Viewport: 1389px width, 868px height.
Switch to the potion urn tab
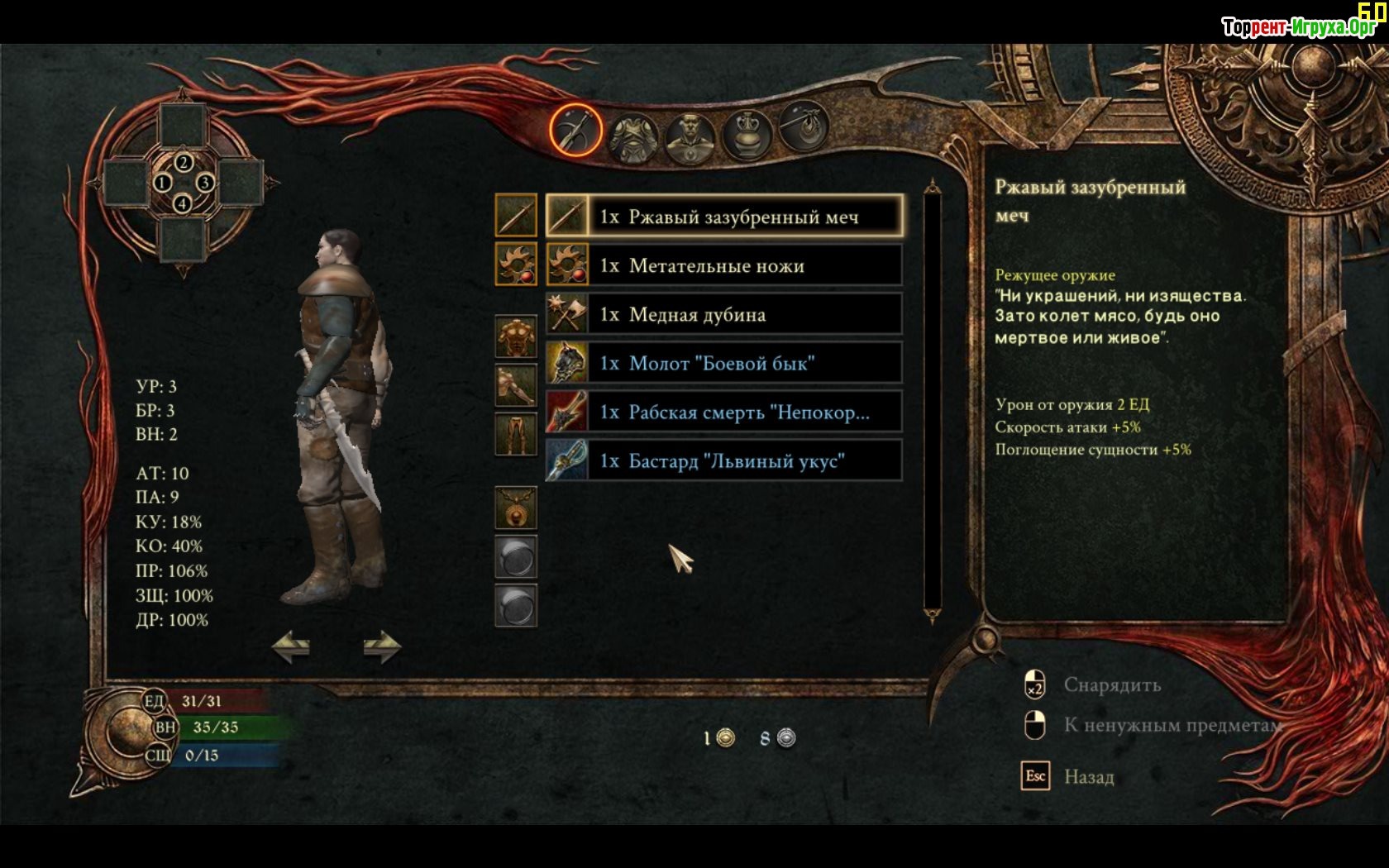(747, 133)
